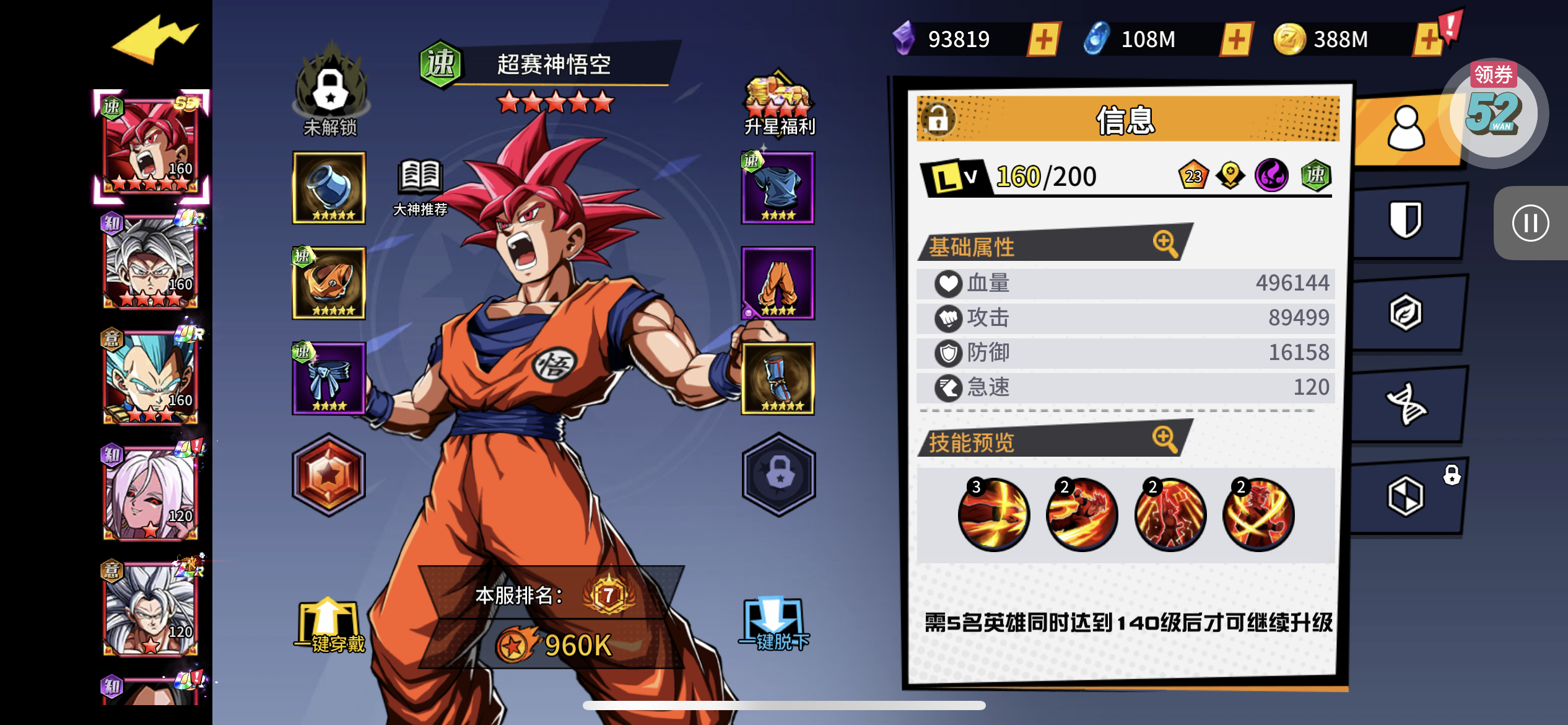This screenshot has width=1568, height=725.
Task: Tap the 一键穿戴 equip-all button
Action: [x=329, y=627]
